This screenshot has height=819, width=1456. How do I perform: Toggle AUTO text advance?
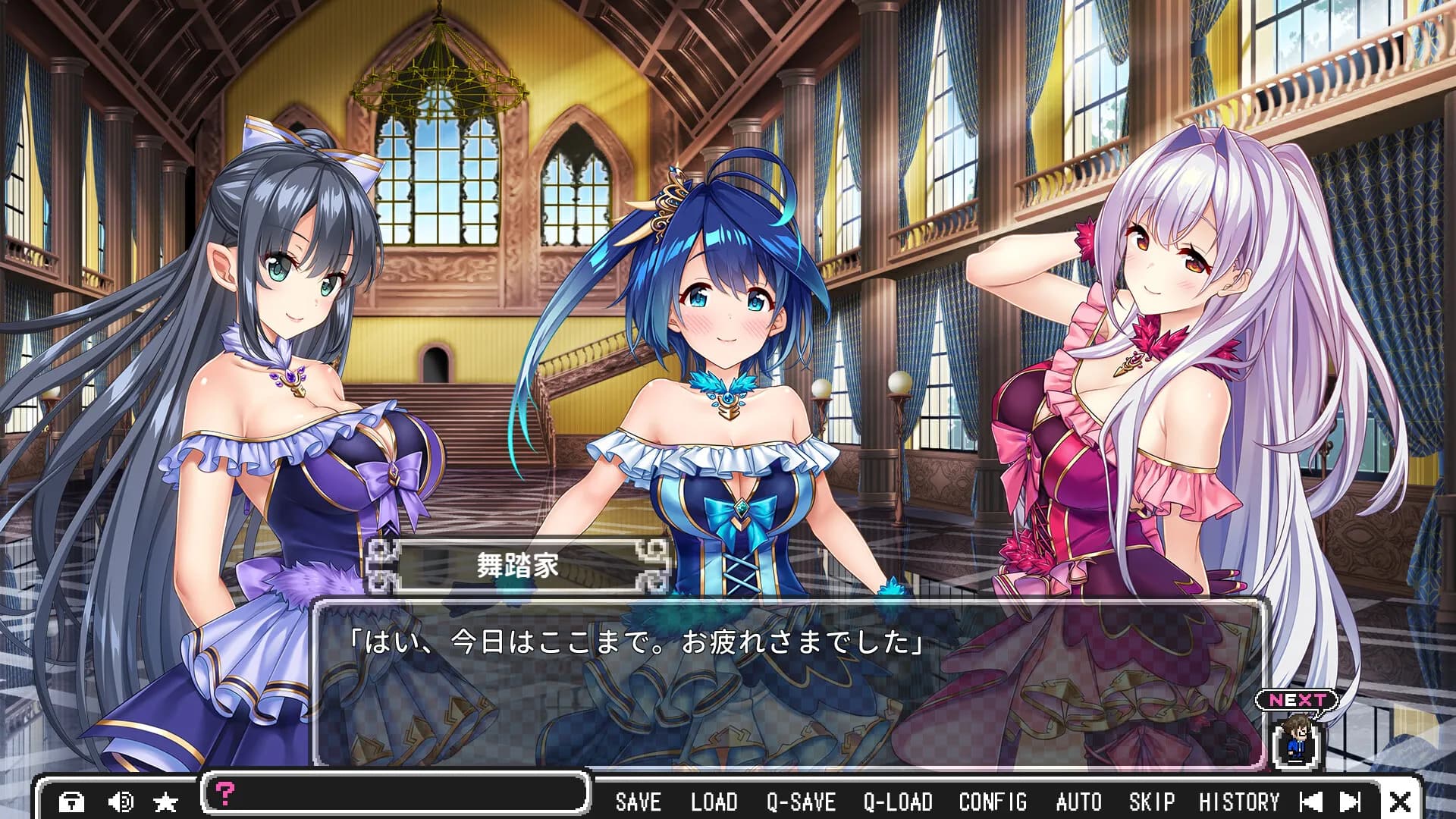pos(1078,802)
